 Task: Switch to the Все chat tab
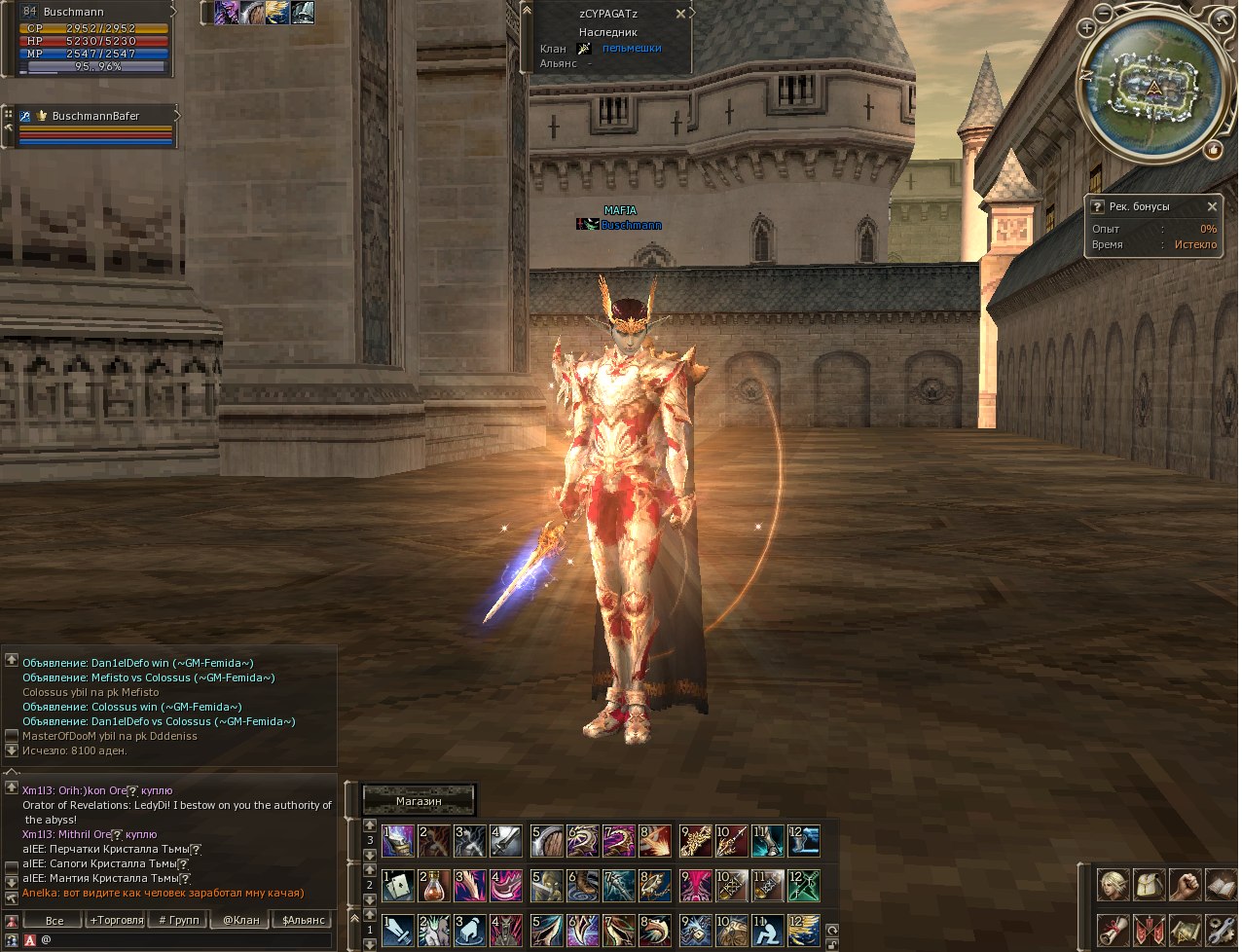pos(55,920)
